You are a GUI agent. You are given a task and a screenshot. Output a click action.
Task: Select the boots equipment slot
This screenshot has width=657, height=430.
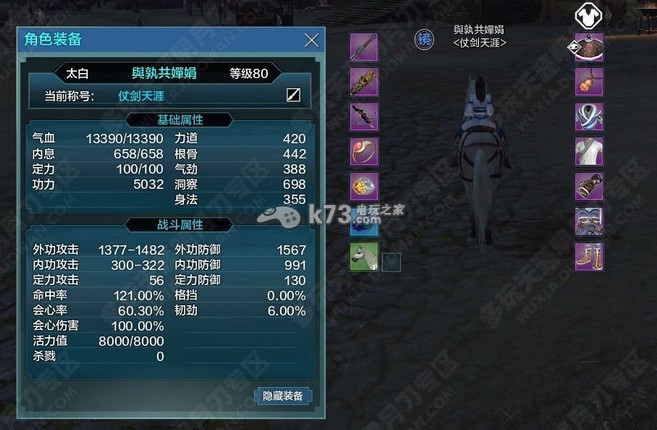(x=589, y=256)
